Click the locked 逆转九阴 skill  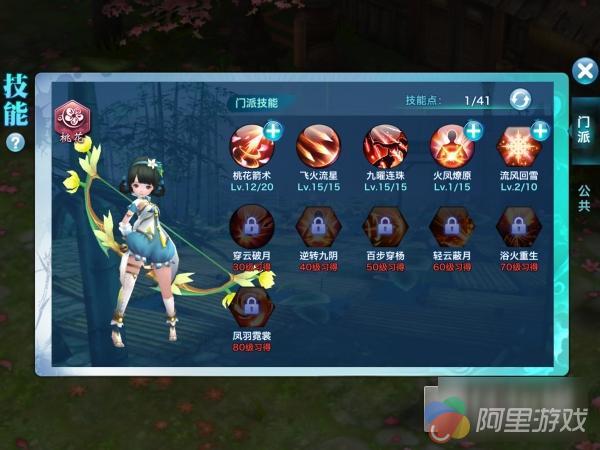click(317, 225)
